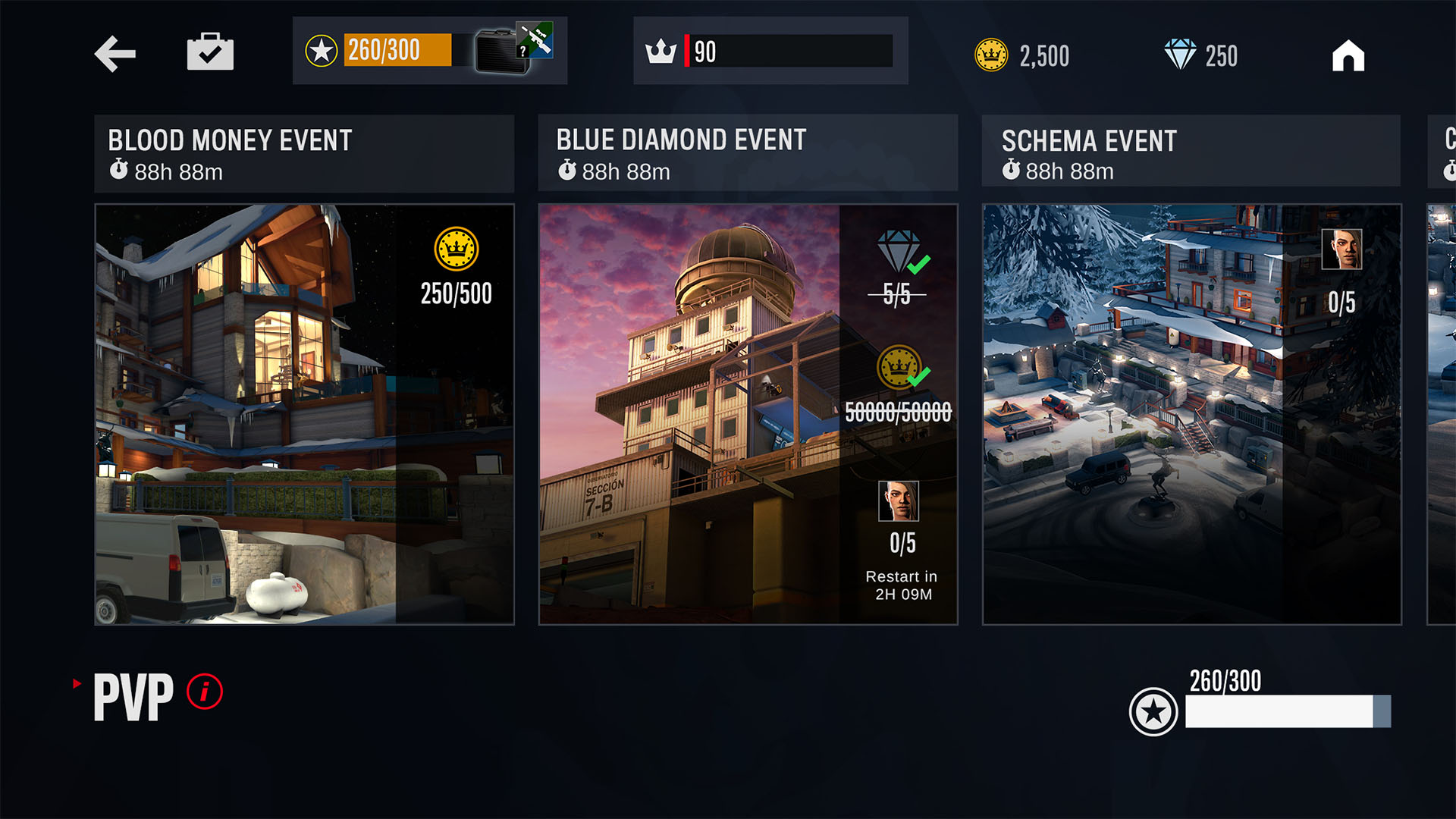Open the briefcase checkmark missions icon

pos(210,52)
